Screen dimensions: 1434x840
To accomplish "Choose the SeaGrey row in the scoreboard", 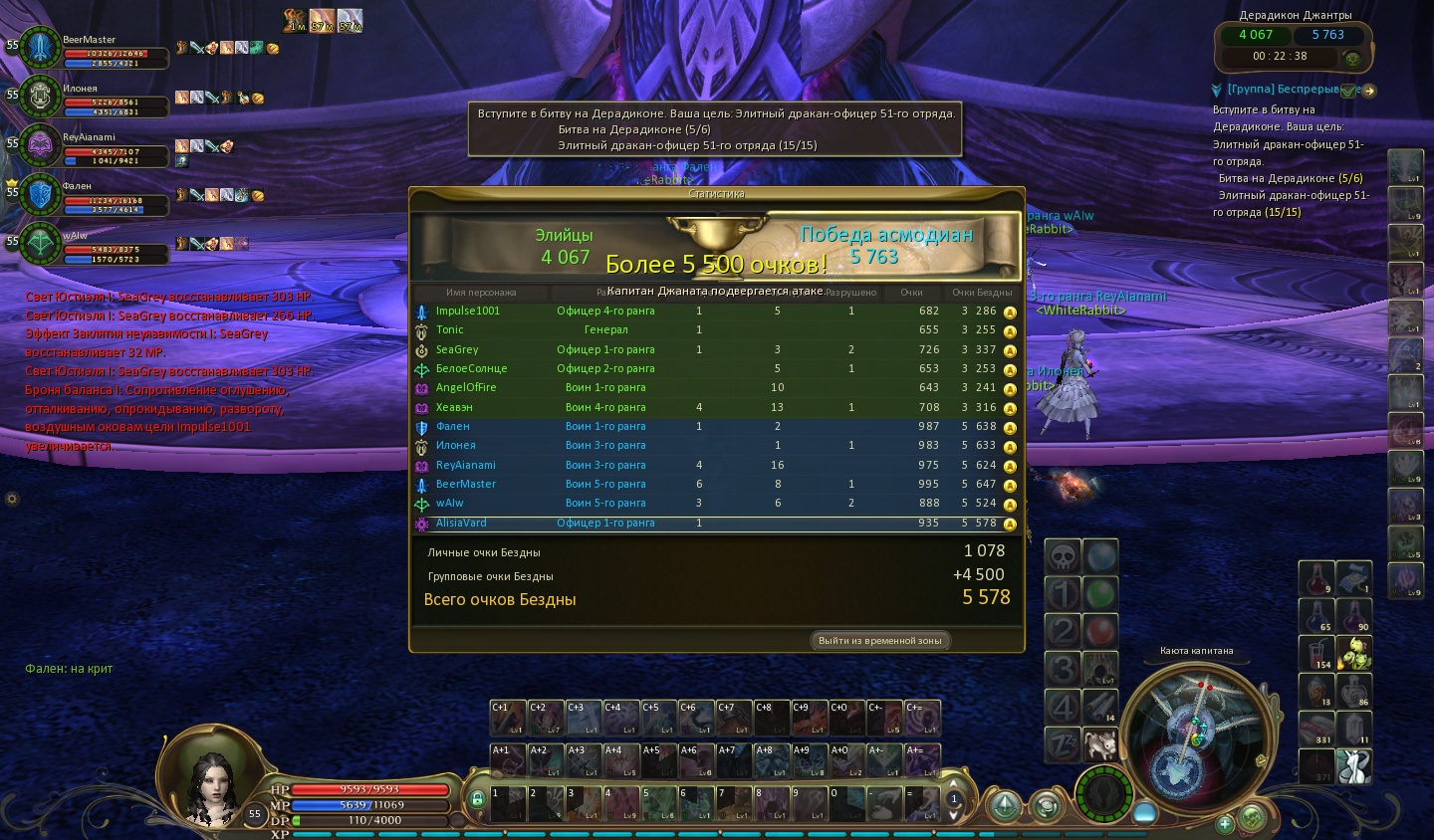I will 457,349.
